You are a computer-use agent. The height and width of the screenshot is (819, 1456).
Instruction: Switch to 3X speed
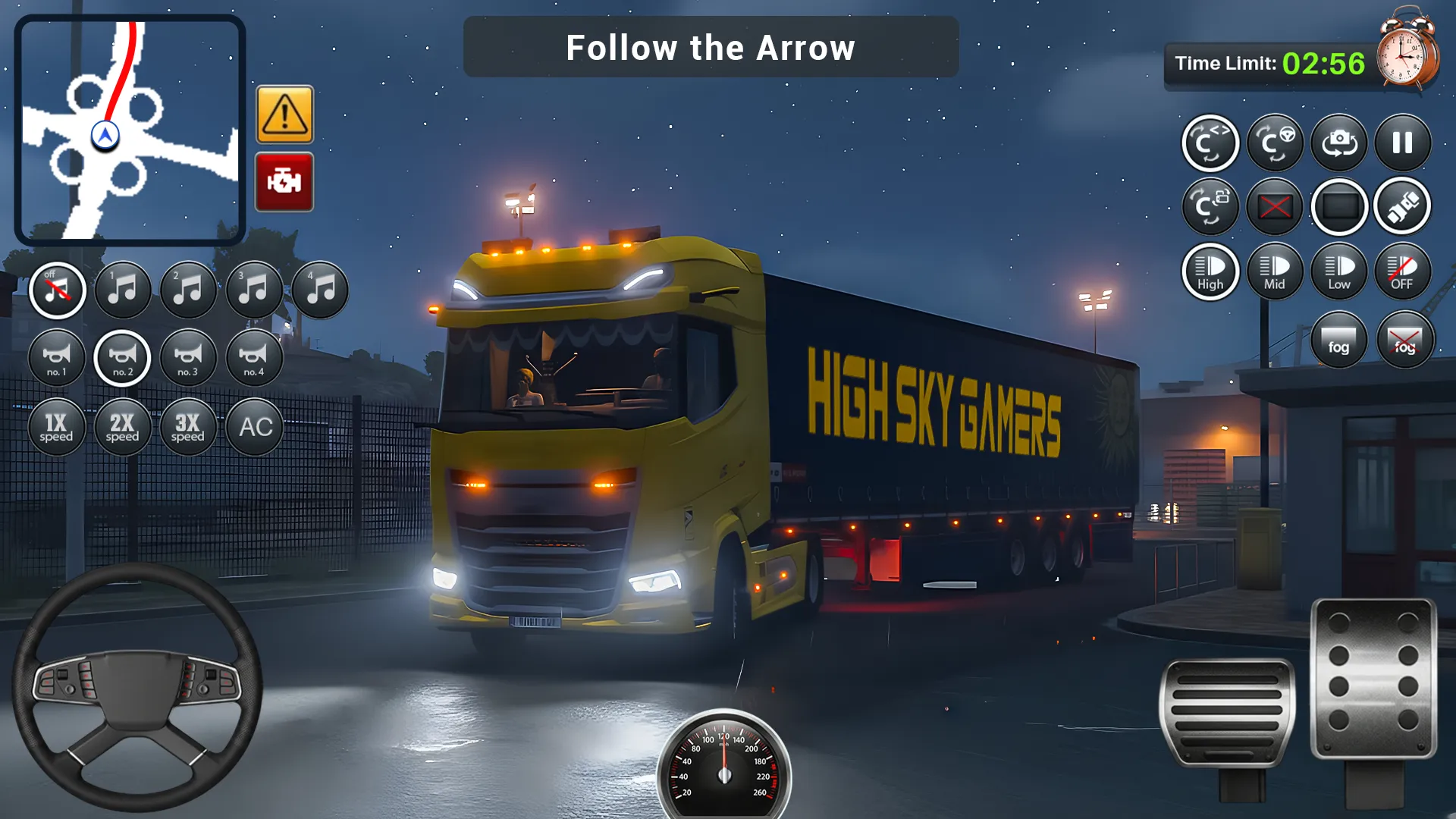coord(188,427)
